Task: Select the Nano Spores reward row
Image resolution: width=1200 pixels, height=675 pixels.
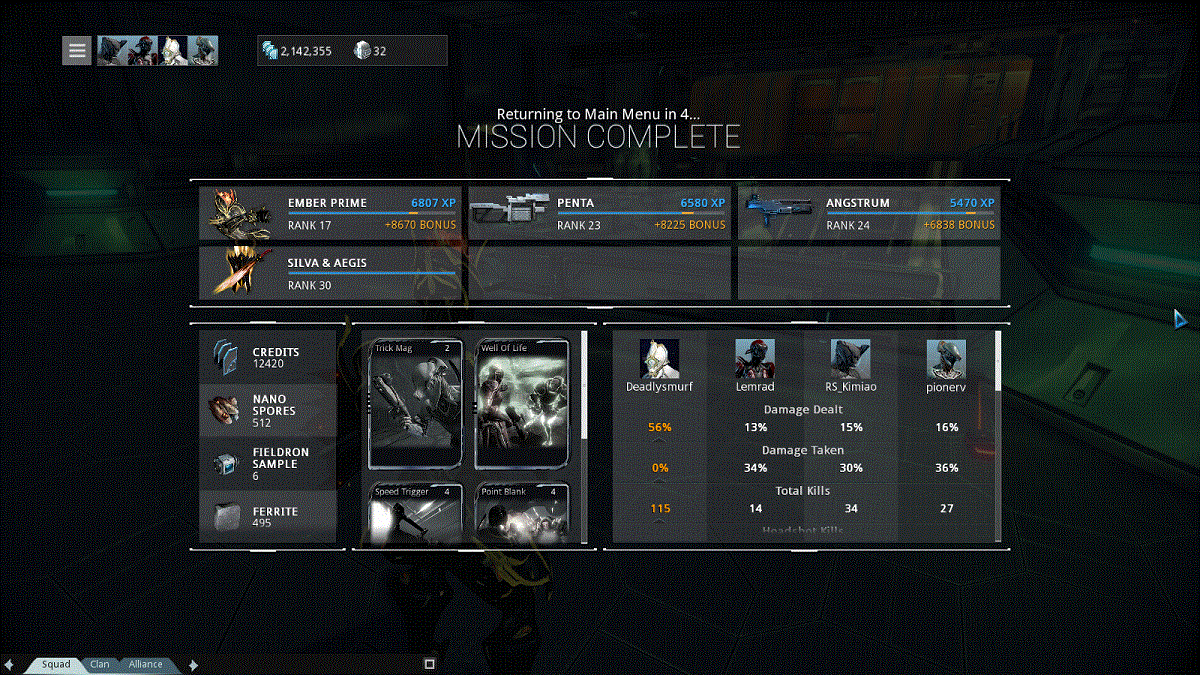Action: 268,410
